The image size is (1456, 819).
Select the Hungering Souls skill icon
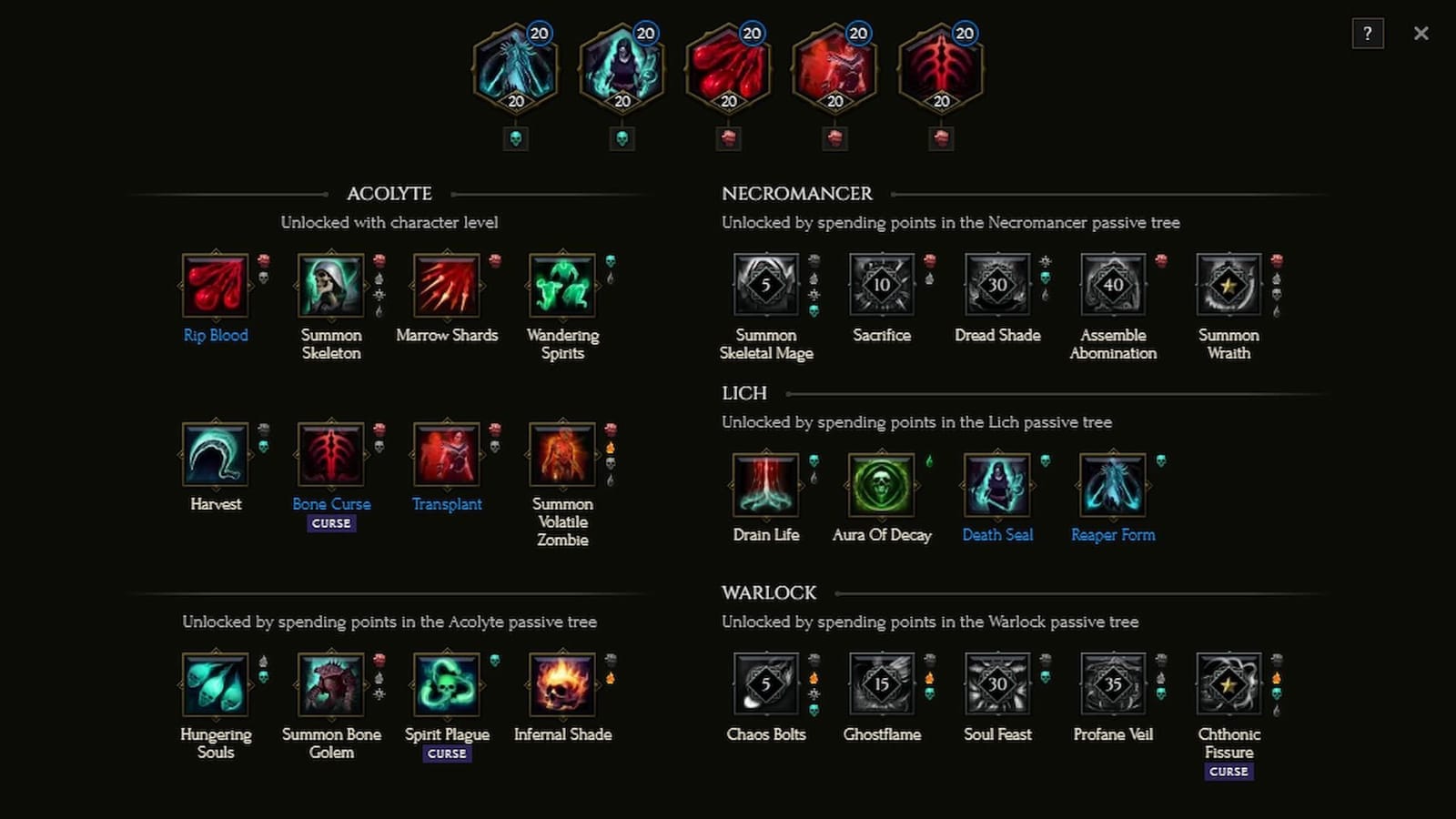point(216,685)
